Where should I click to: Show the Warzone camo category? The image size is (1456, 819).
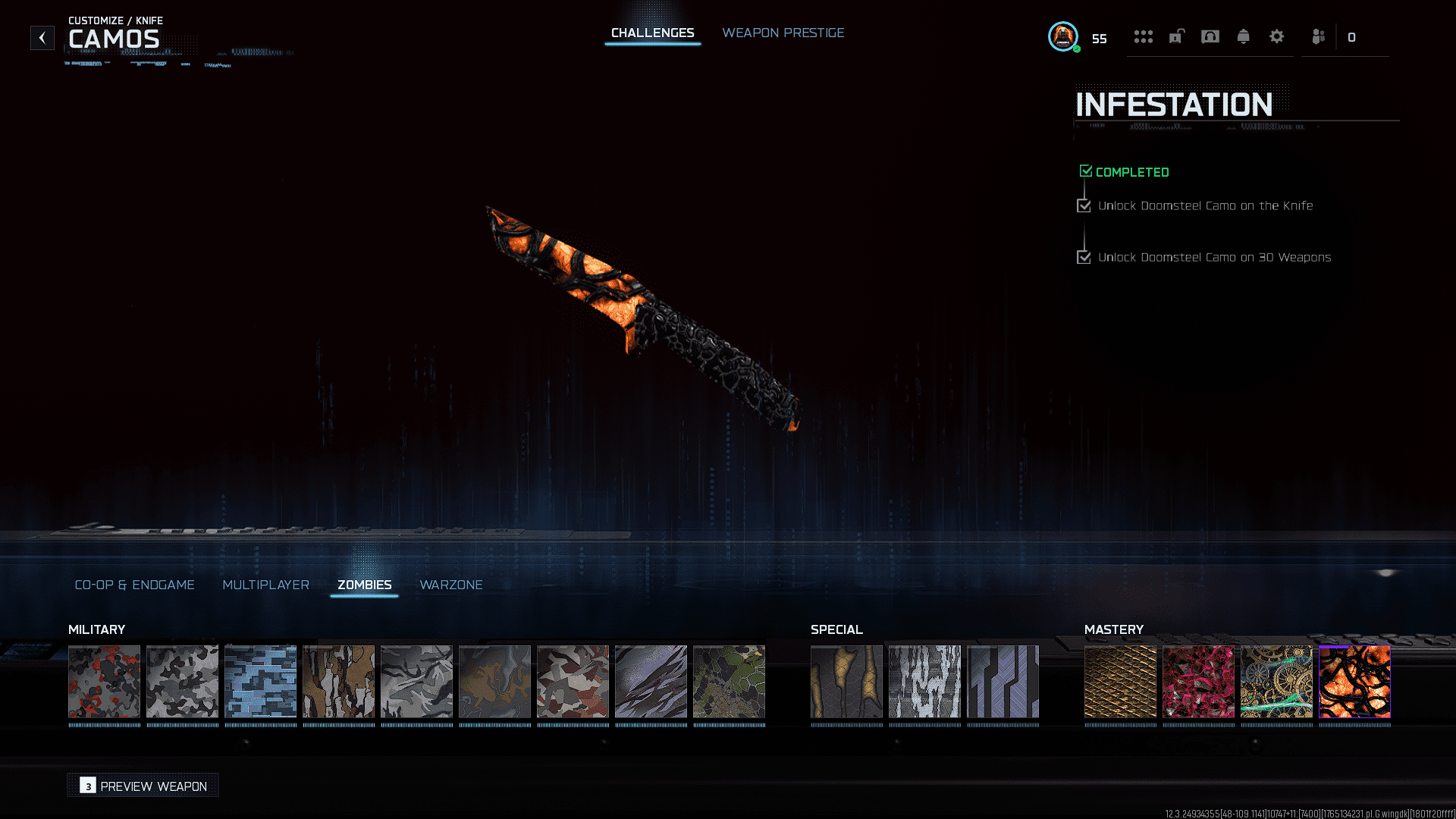click(x=450, y=585)
